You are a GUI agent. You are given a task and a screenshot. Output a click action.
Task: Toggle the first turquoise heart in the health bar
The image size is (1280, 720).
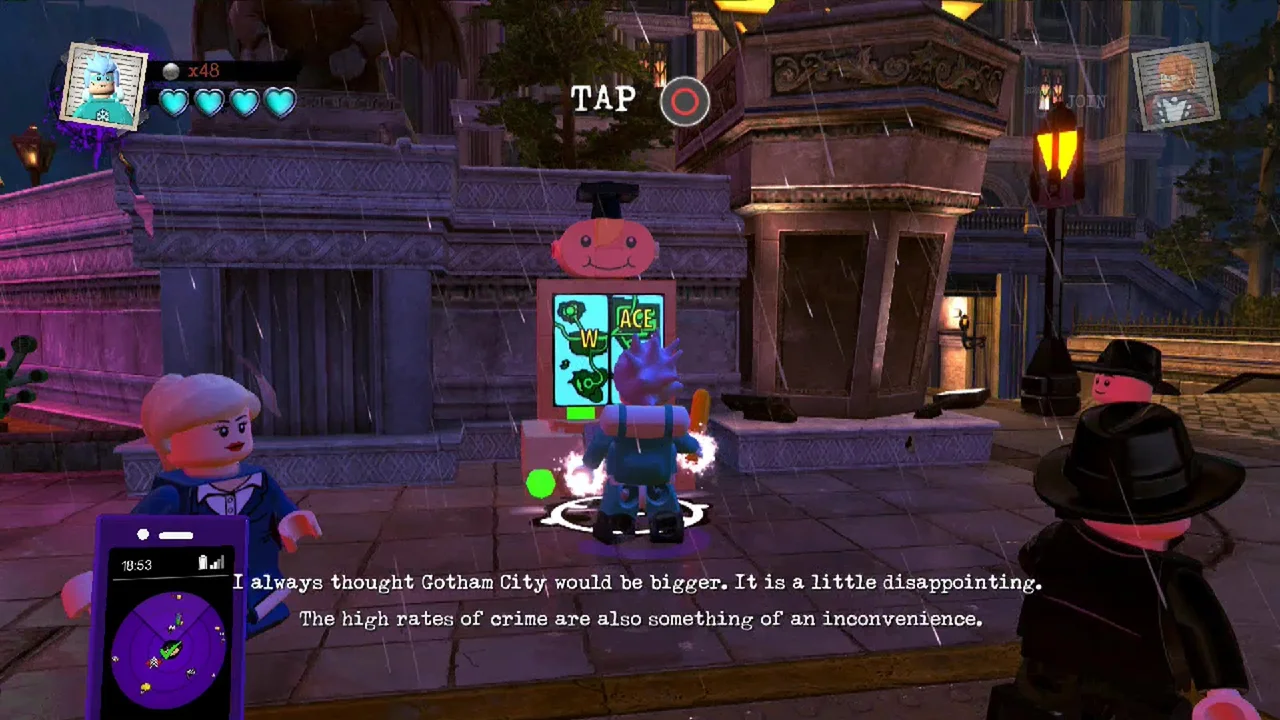[x=173, y=103]
